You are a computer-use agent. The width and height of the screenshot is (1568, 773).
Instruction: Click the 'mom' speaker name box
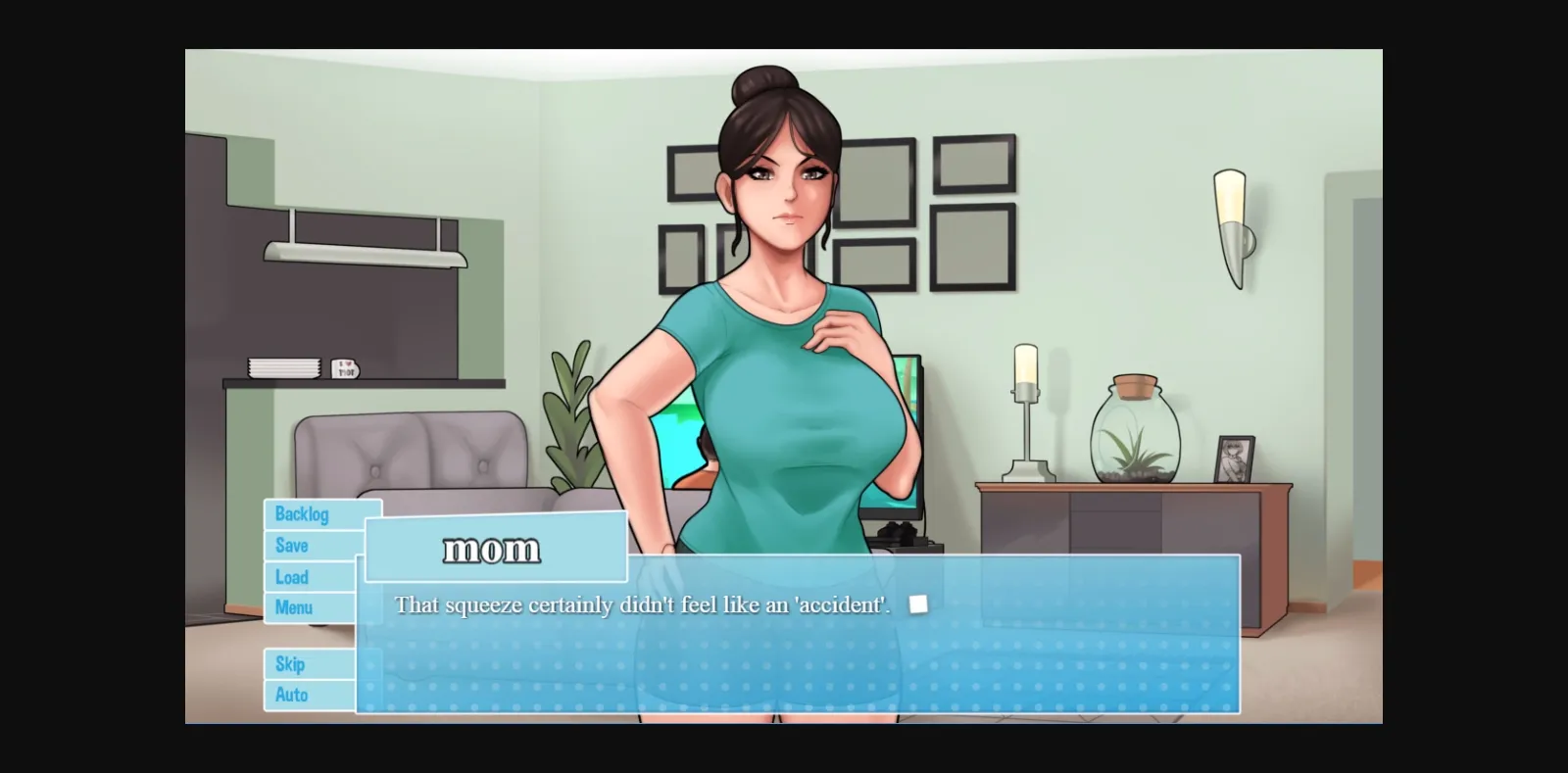click(x=493, y=548)
